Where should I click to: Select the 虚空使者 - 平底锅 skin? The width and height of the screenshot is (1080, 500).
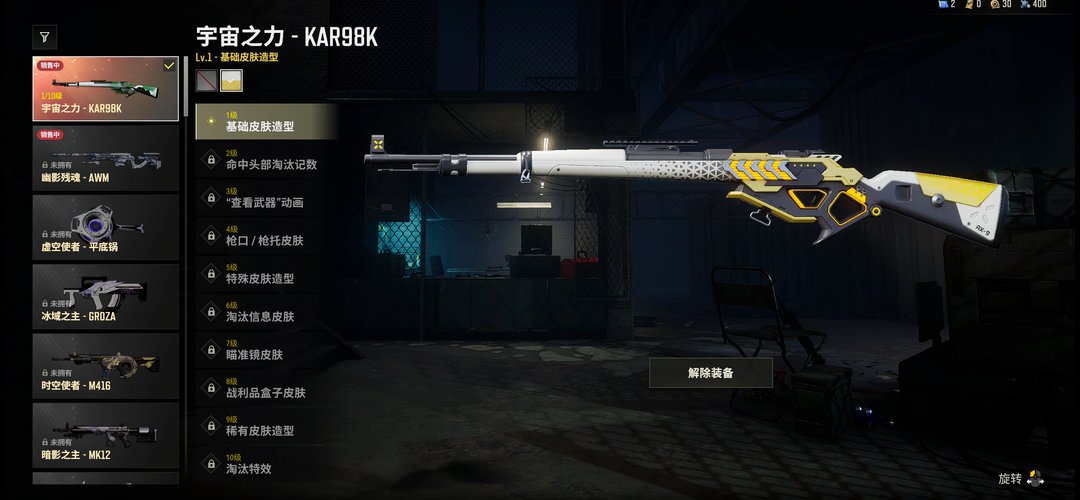105,227
